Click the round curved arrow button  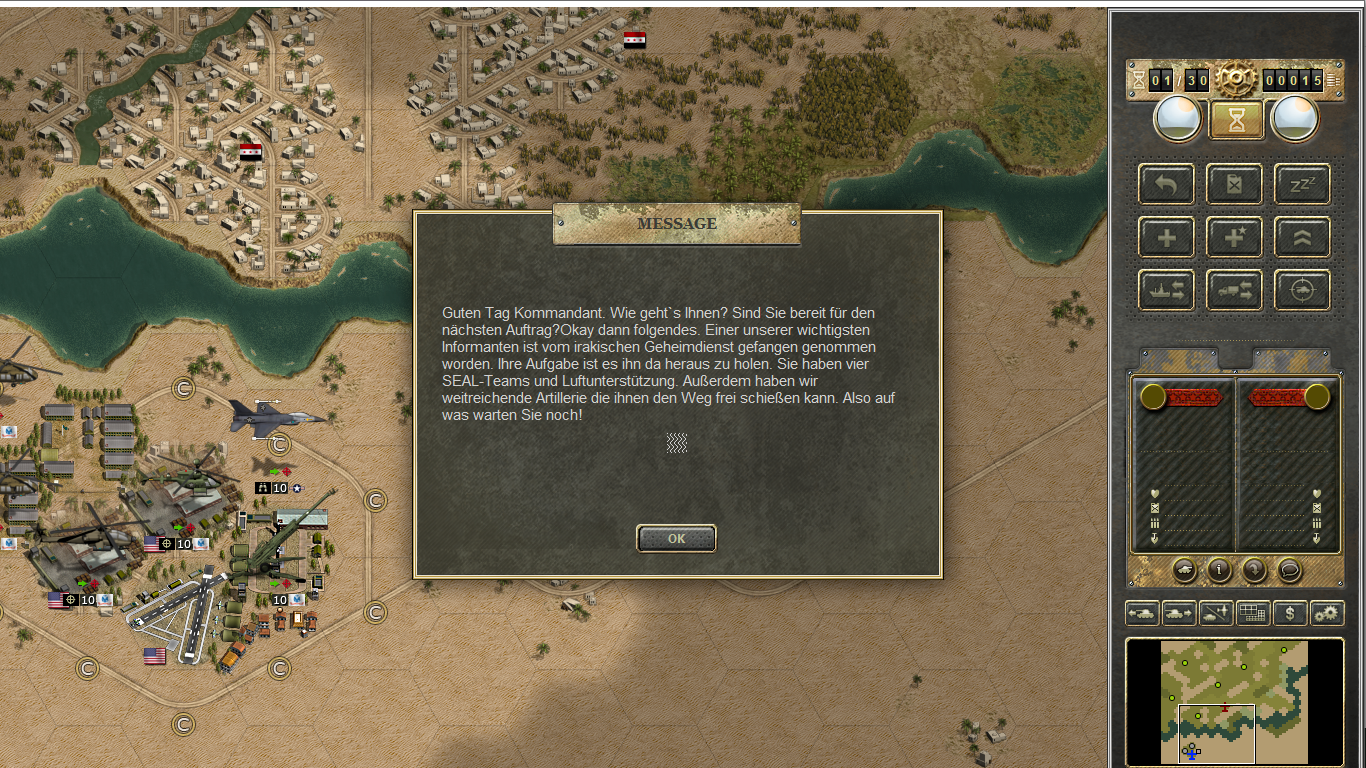pyautogui.click(x=1254, y=570)
